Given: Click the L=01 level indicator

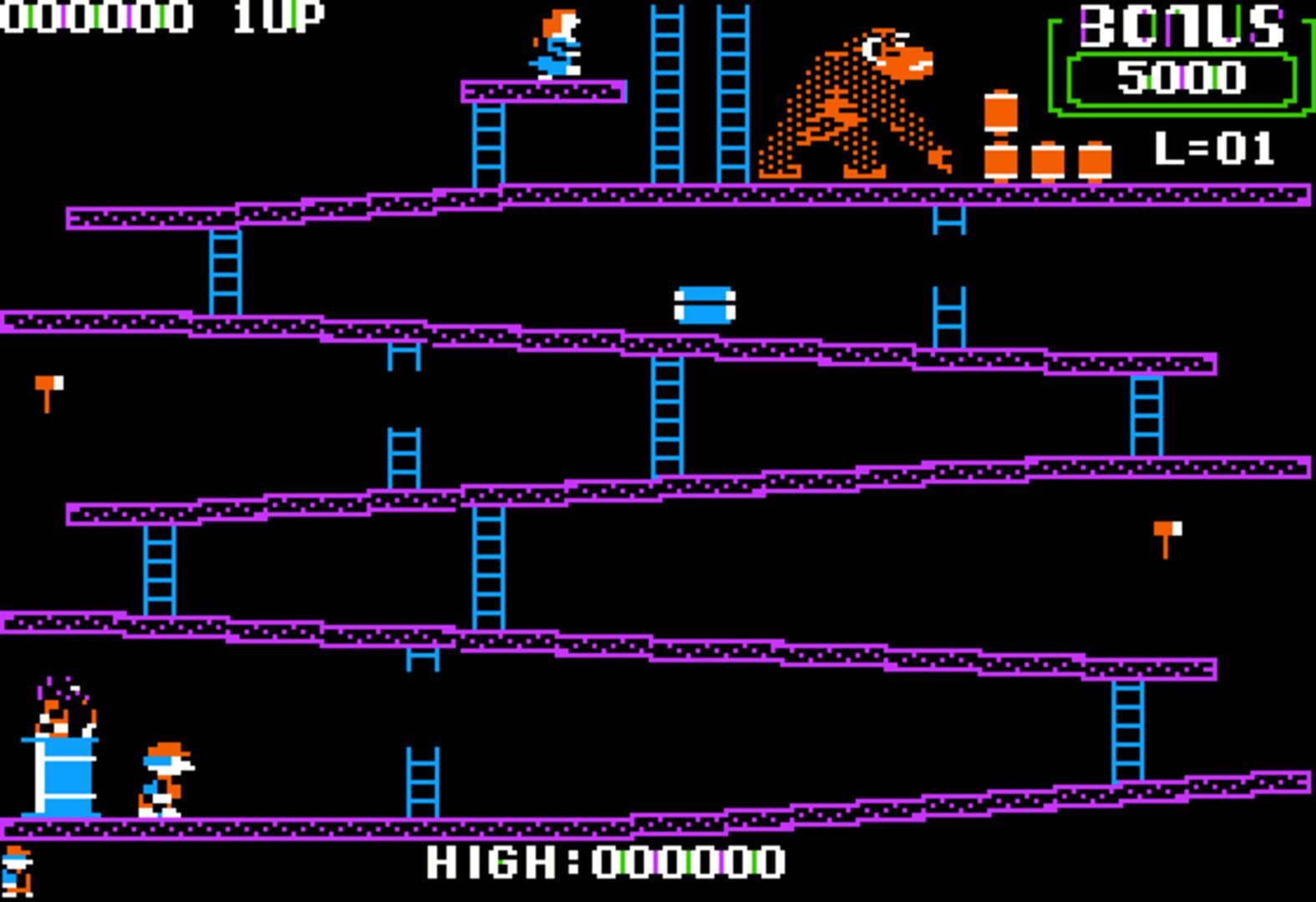Looking at the screenshot, I should pos(1216,150).
